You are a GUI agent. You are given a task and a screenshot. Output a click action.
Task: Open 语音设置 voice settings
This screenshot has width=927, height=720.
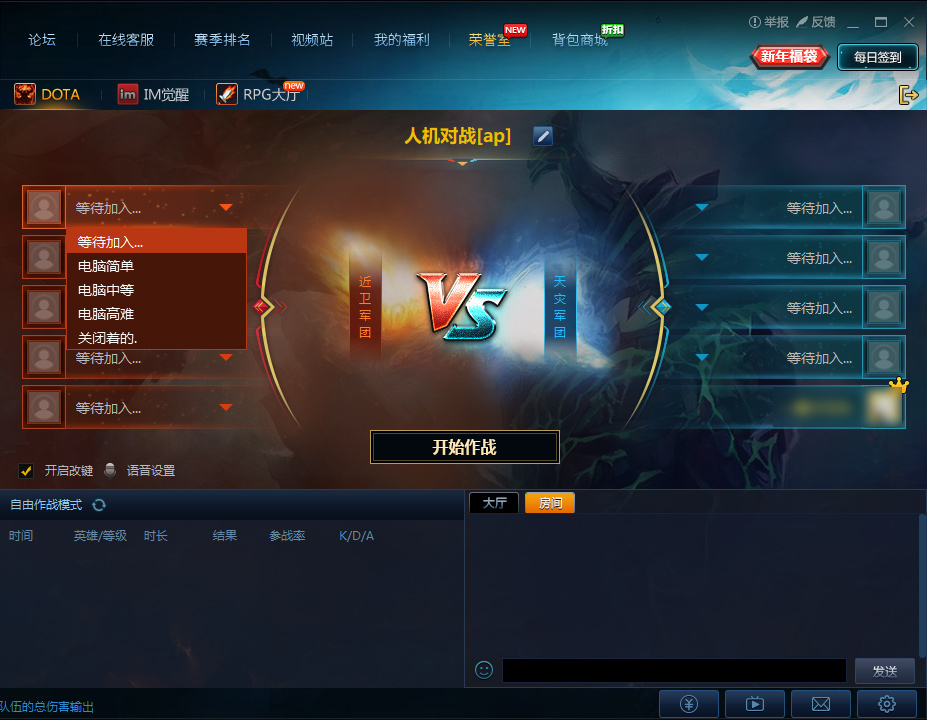click(149, 470)
